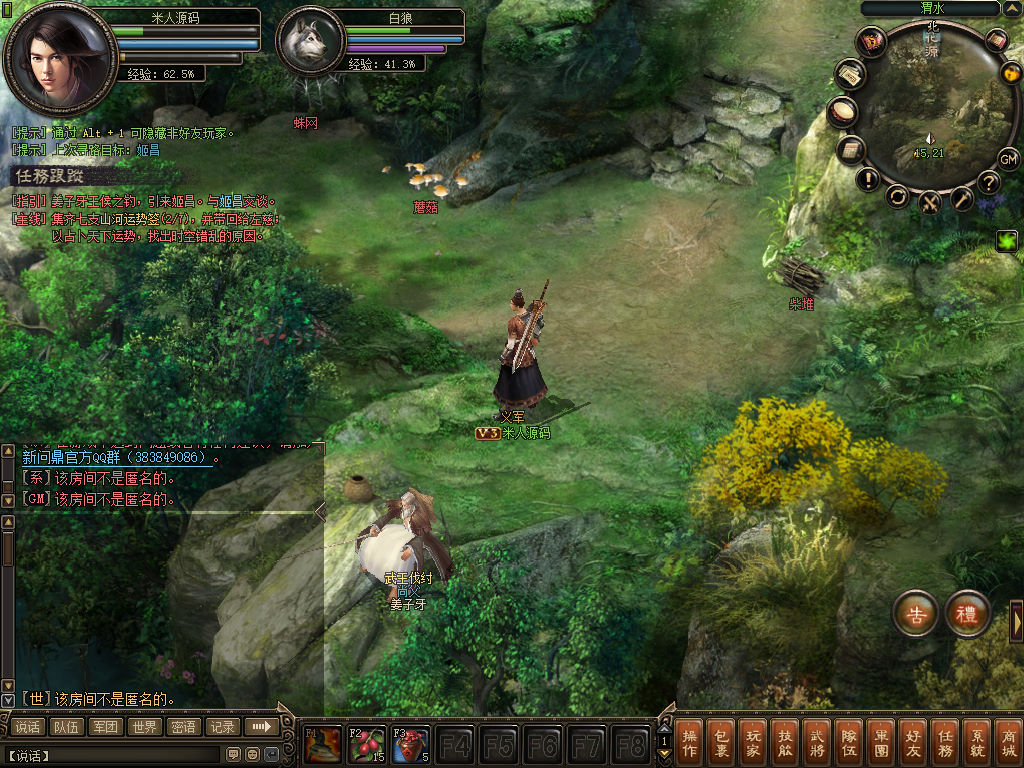
Task: Click the round 禮 gift button
Action: click(967, 614)
